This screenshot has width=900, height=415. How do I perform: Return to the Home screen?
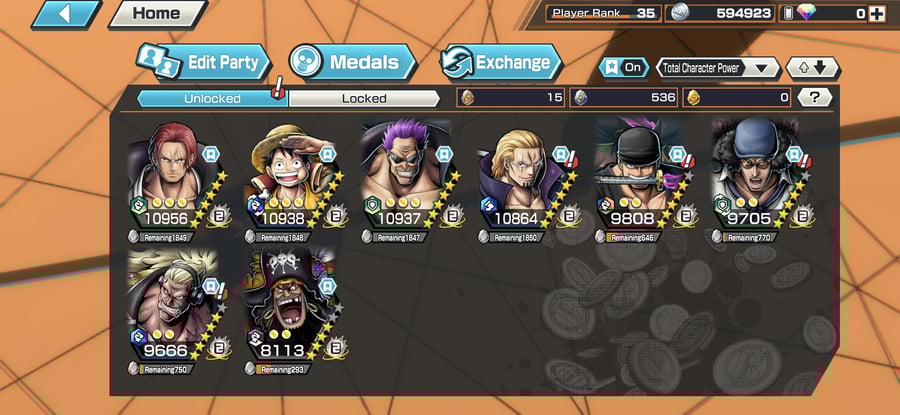pos(155,14)
